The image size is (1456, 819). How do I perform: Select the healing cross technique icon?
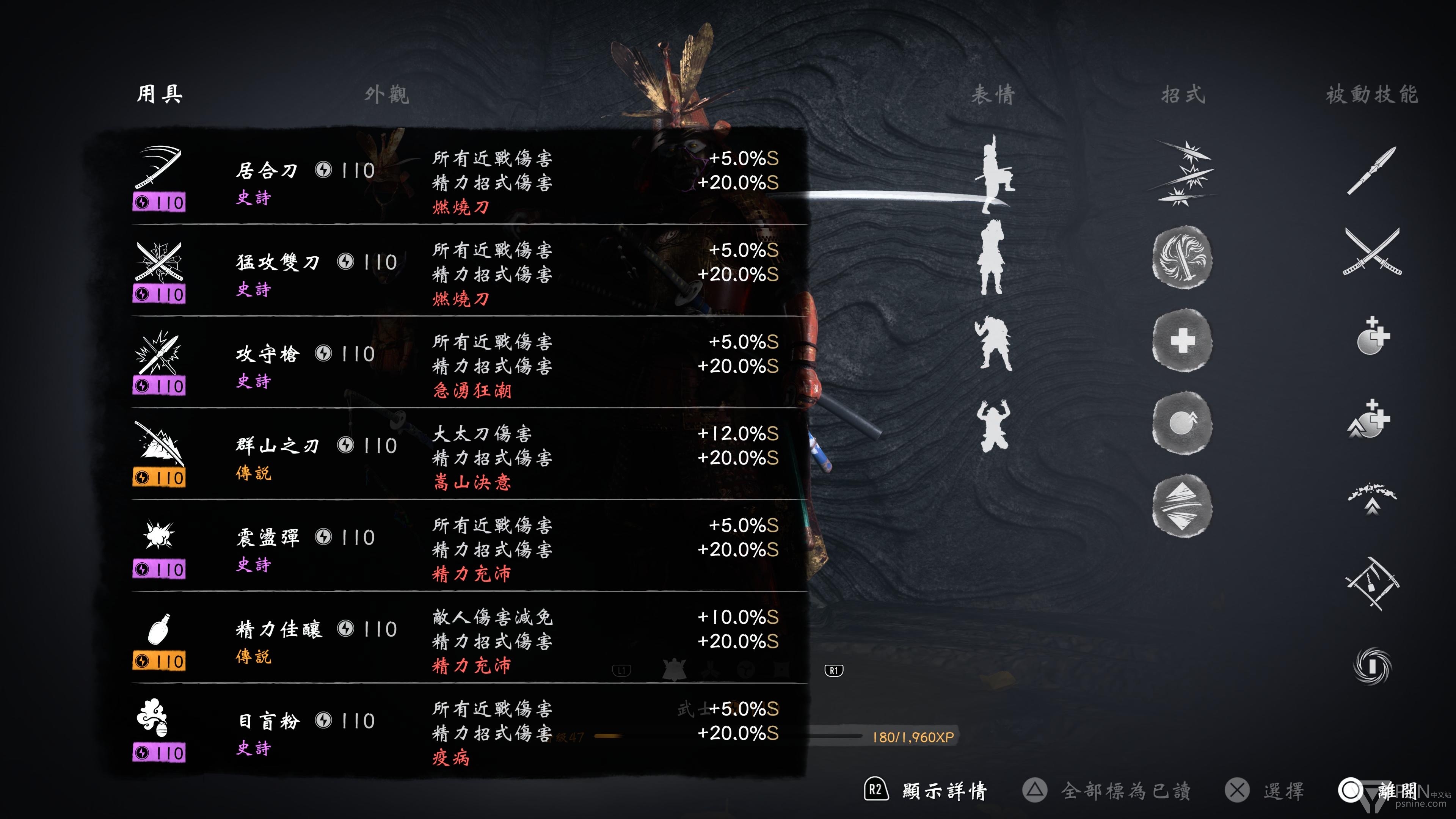(1182, 340)
